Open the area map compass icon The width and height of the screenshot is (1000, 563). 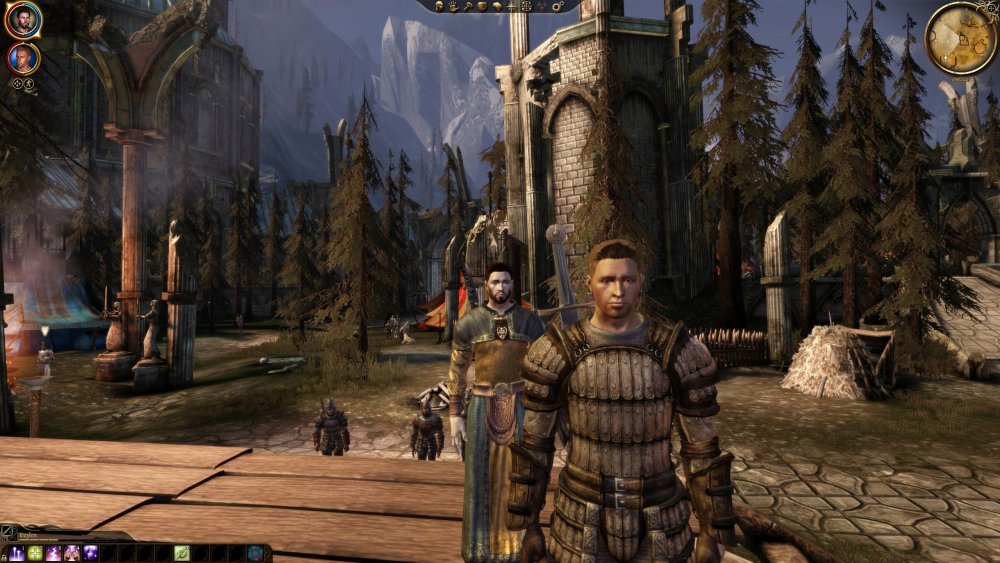(513, 6)
